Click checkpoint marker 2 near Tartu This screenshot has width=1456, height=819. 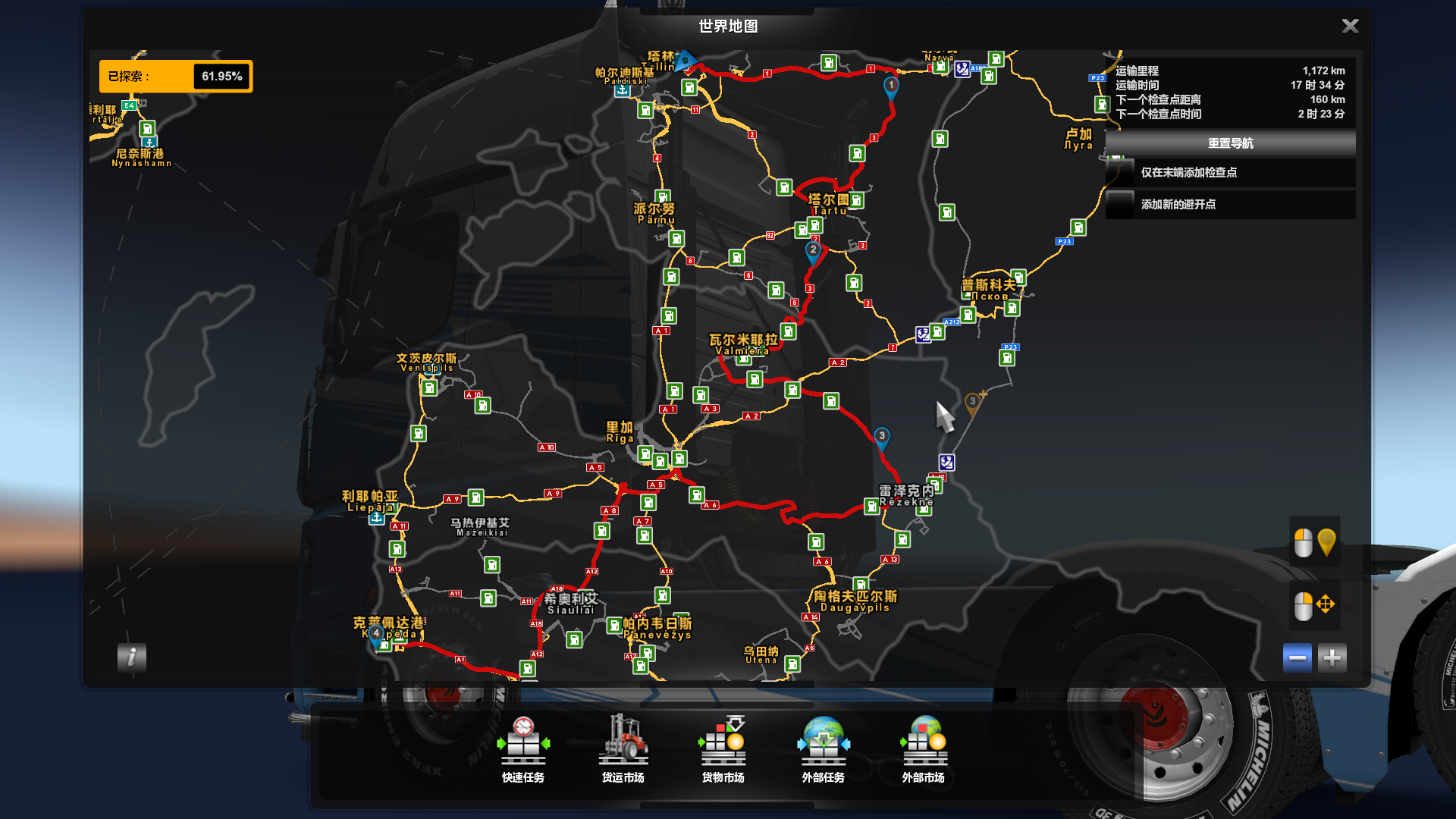814,248
